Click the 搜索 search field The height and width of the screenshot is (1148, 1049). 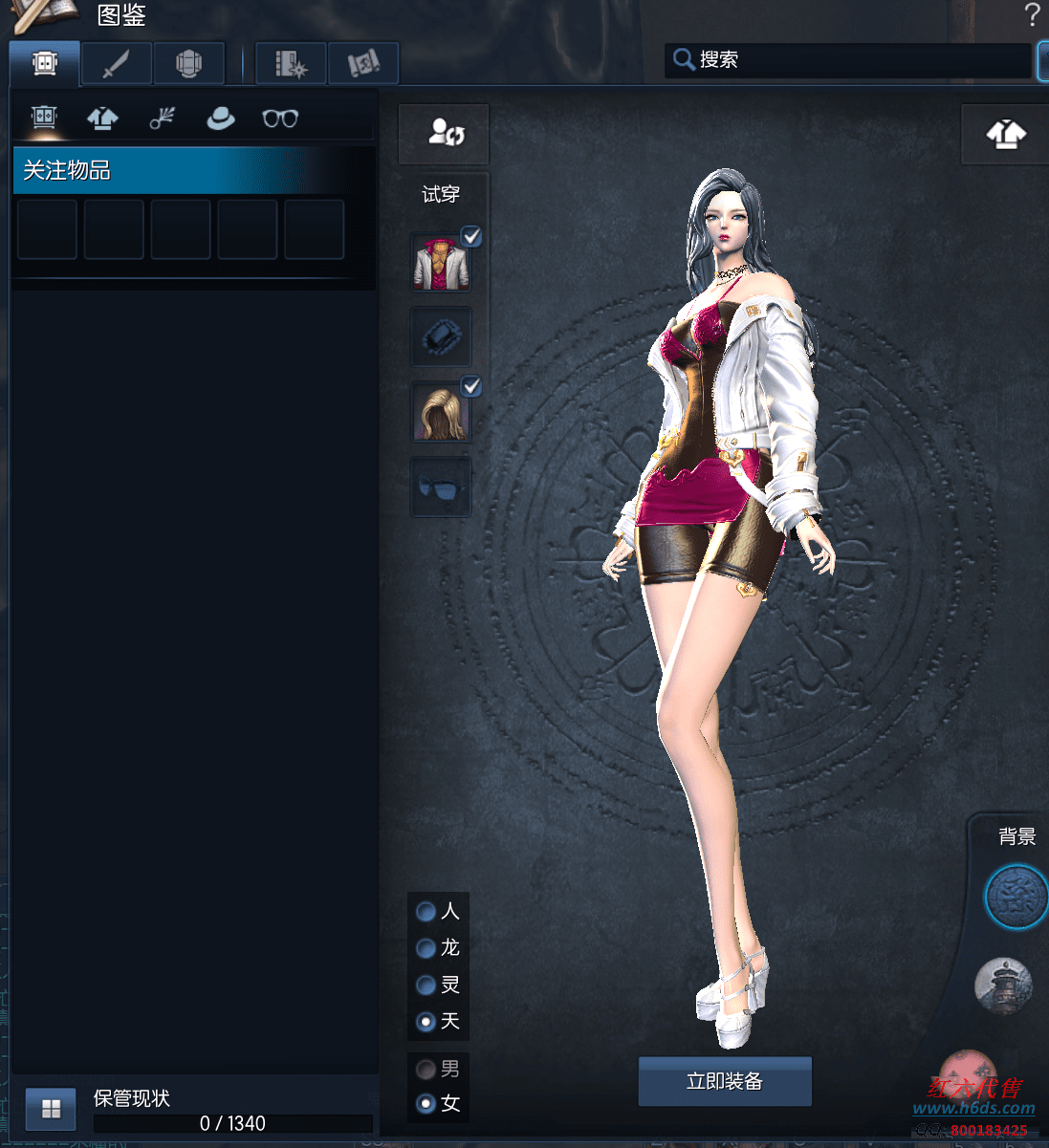click(851, 60)
